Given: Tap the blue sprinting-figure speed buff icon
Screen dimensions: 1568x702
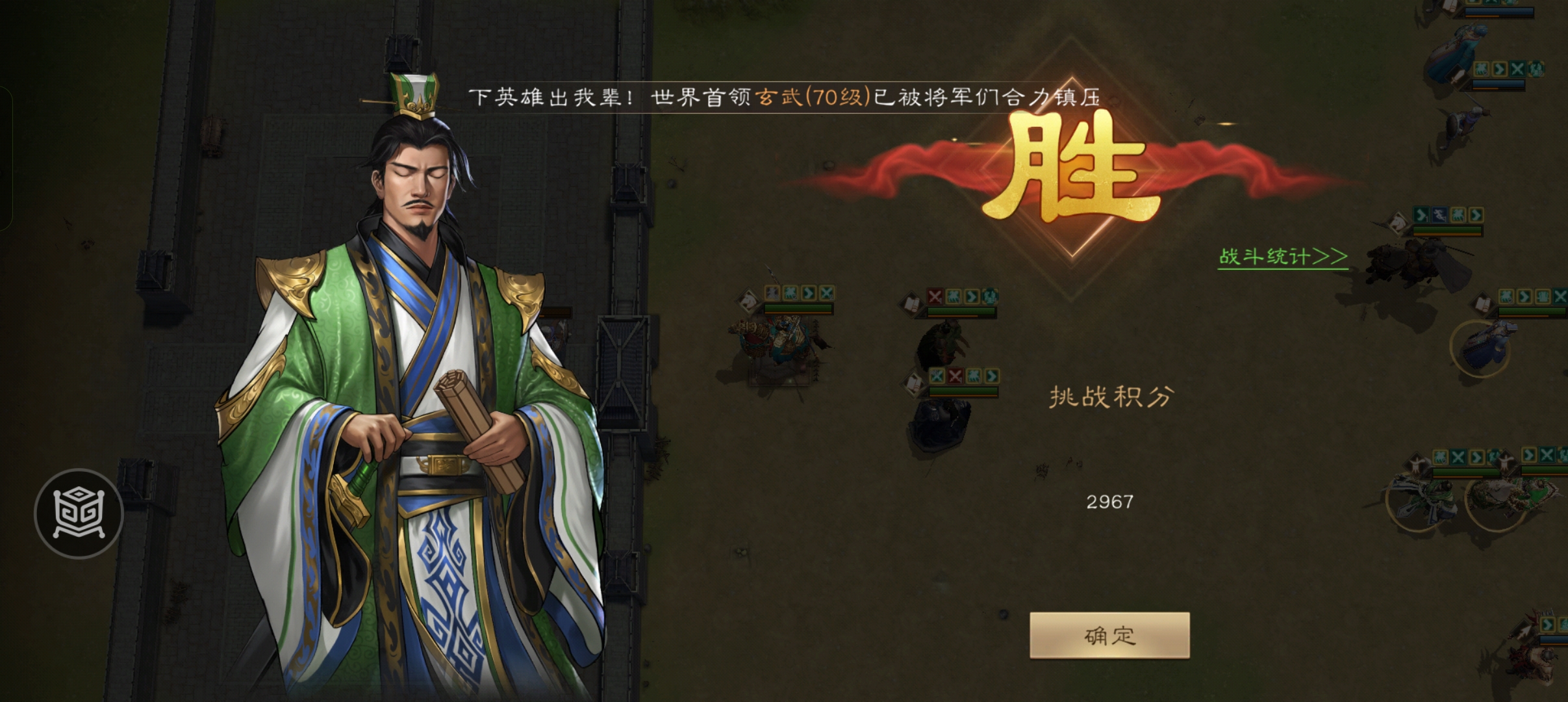Looking at the screenshot, I should 772,292.
